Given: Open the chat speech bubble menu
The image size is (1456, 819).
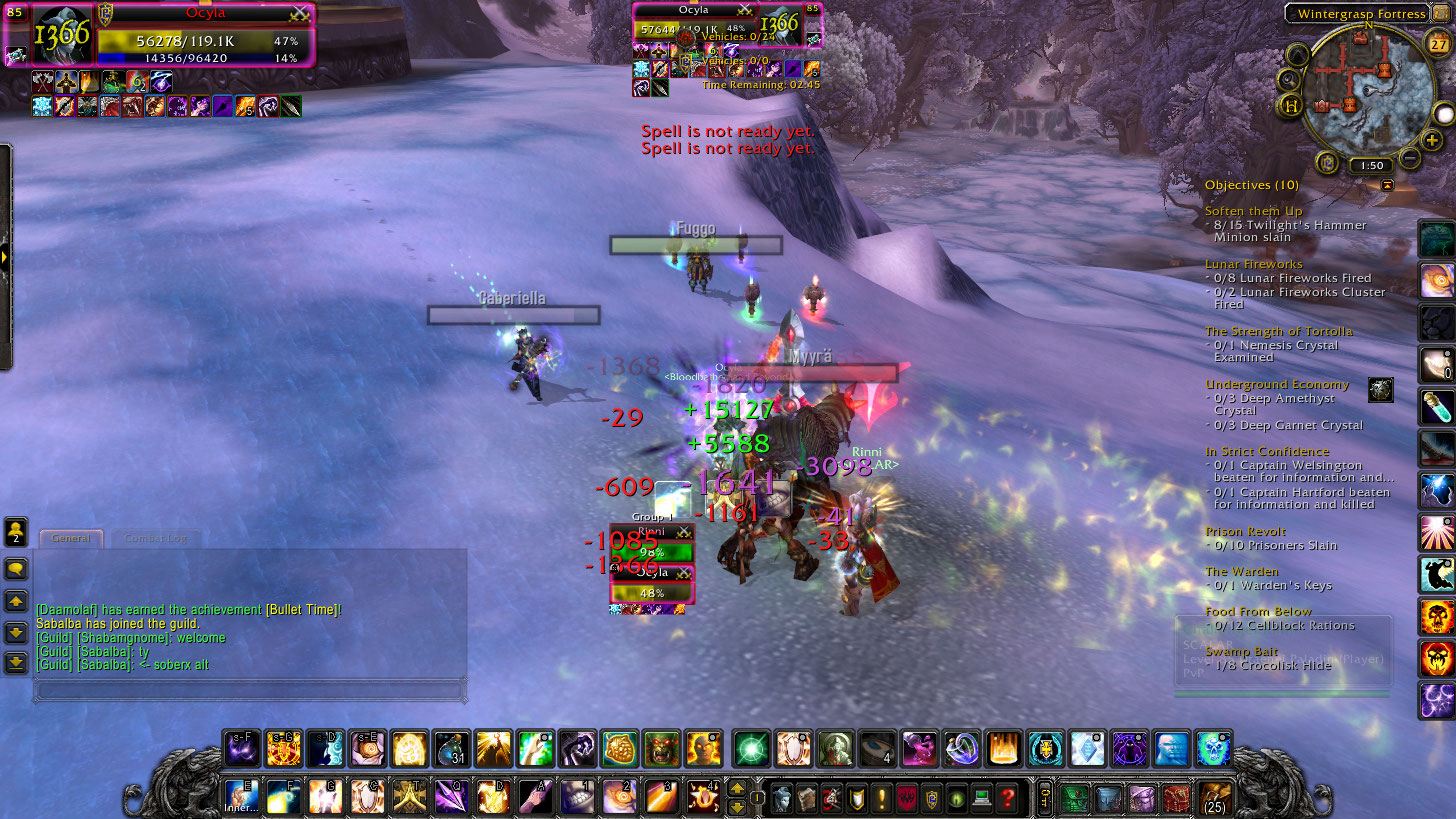Looking at the screenshot, I should pos(16,569).
